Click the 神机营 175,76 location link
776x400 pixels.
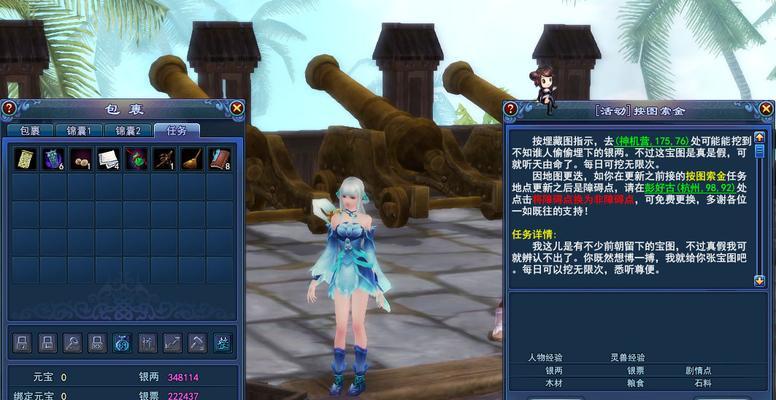(651, 140)
